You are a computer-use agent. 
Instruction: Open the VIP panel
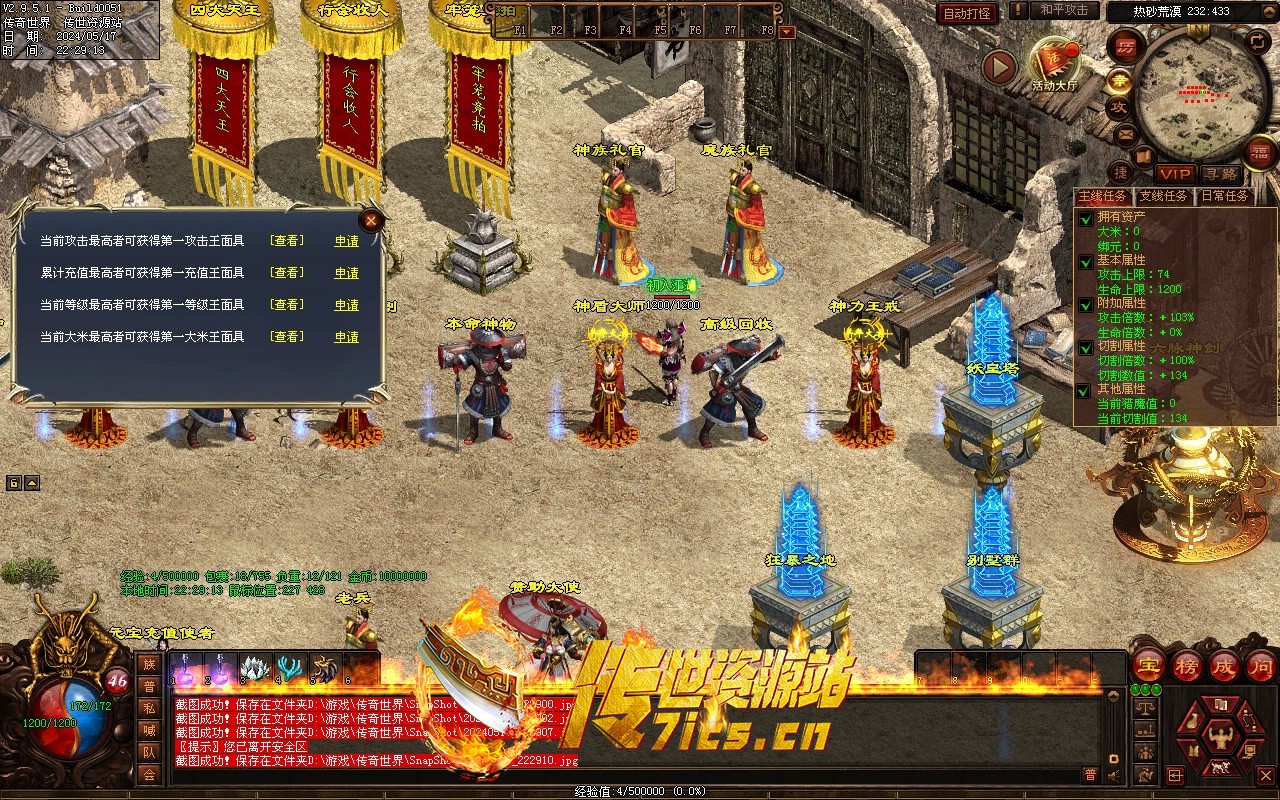pos(1175,175)
